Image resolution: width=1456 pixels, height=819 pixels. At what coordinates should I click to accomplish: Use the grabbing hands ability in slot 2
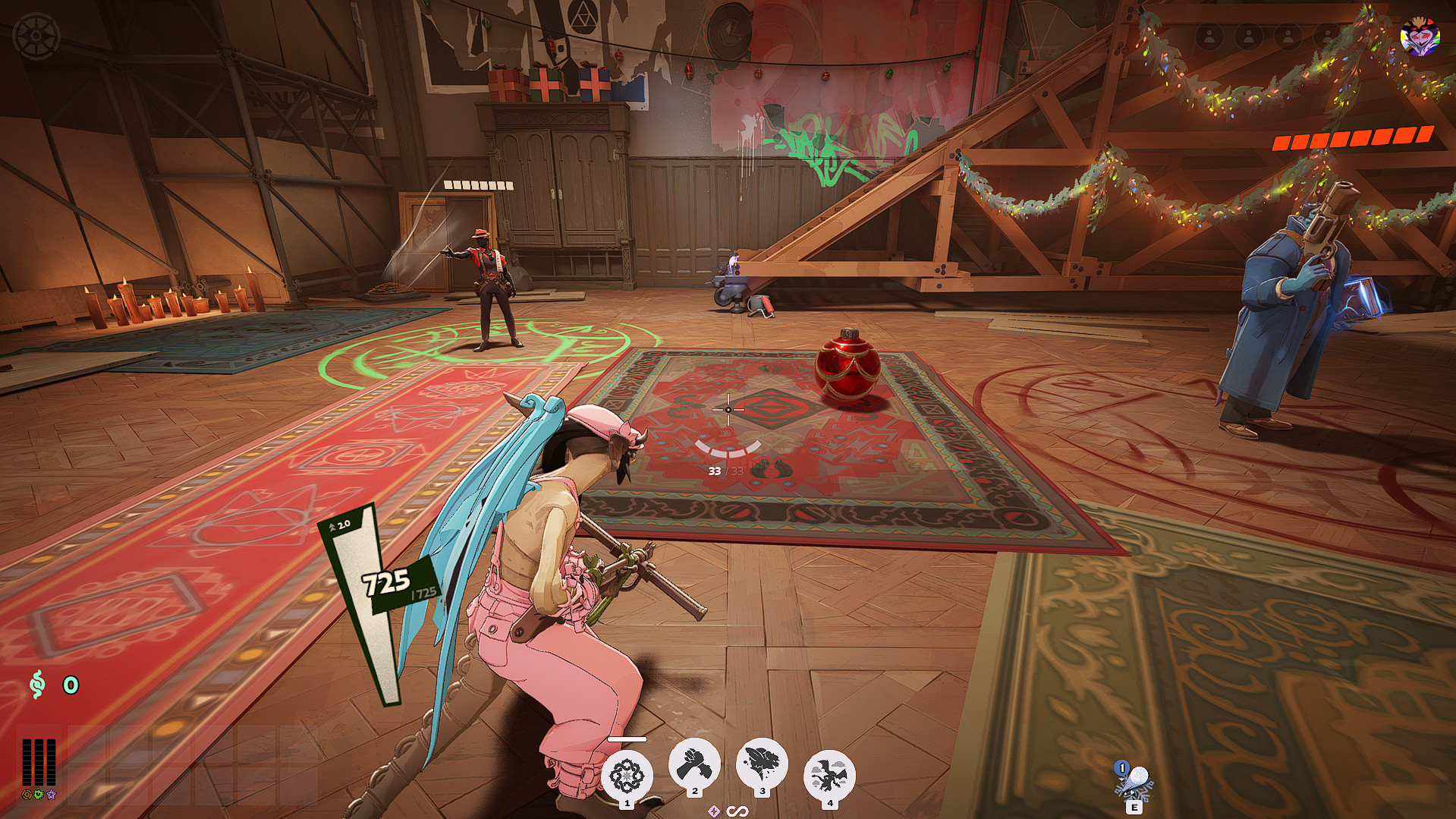[694, 764]
